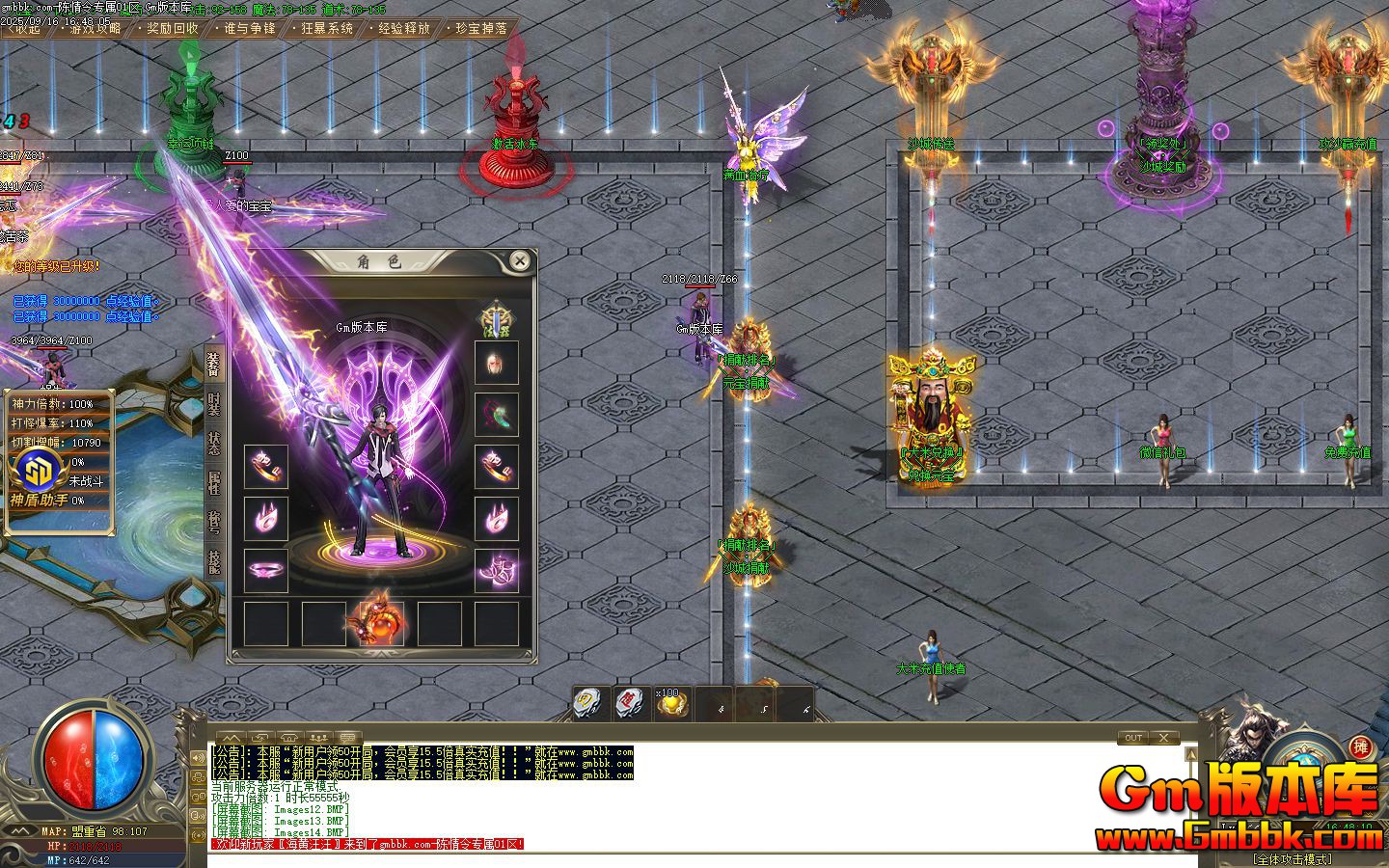Open the 游戏攻略 menu at the top
The image size is (1389, 868).
point(92,29)
